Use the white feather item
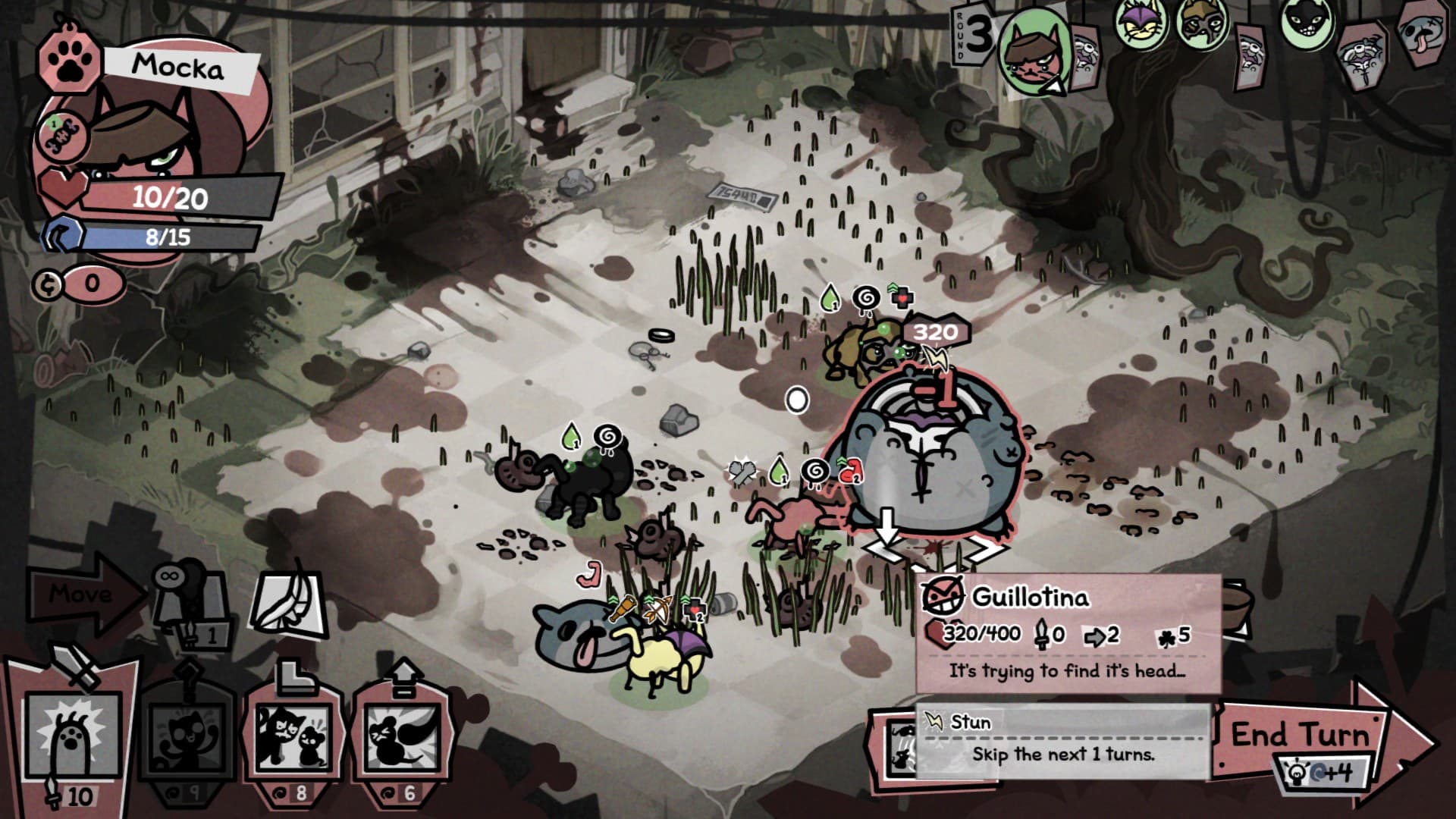Screen dimensions: 1456x819 pos(289,604)
